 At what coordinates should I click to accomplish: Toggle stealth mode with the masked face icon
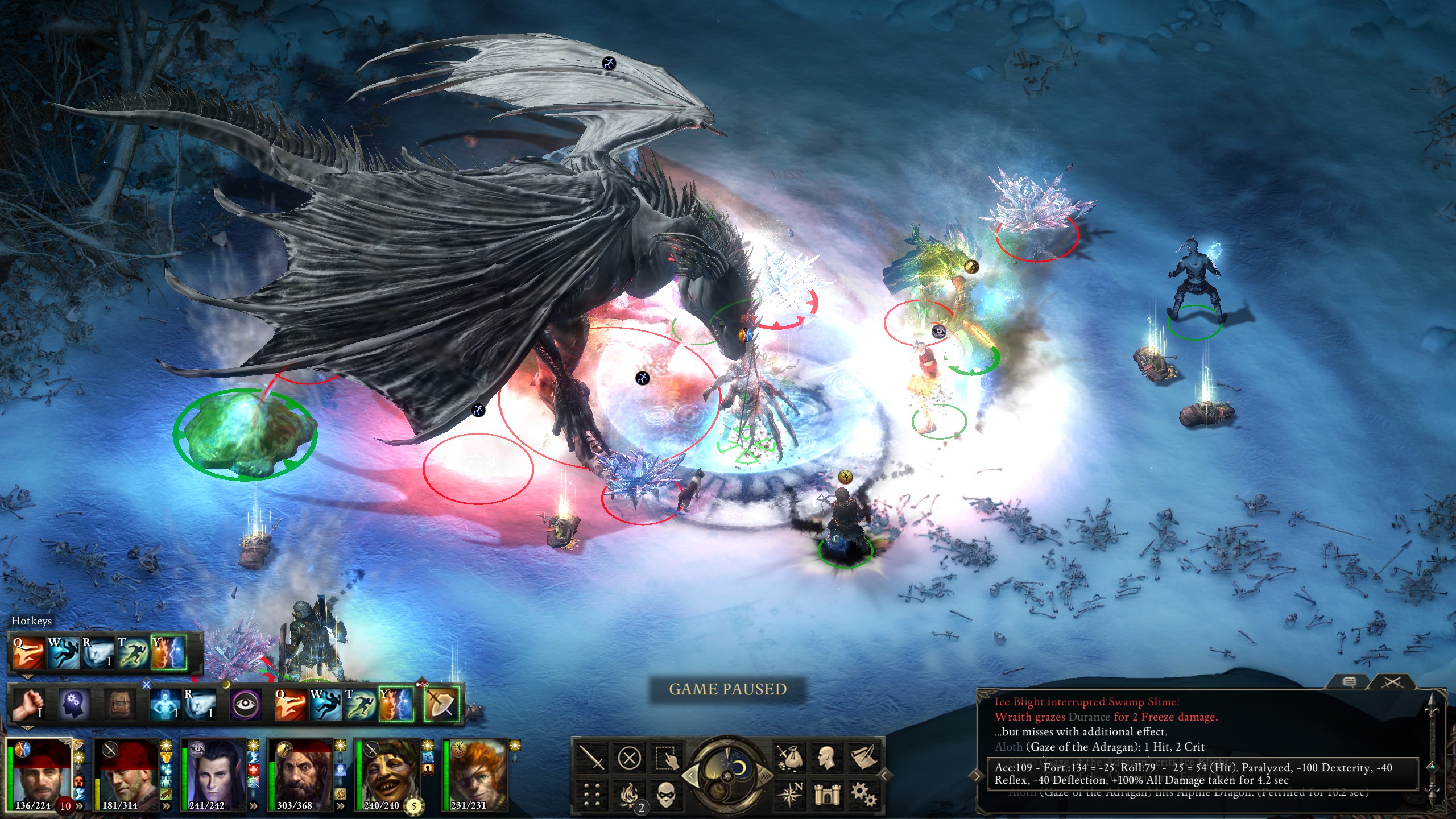[x=665, y=794]
